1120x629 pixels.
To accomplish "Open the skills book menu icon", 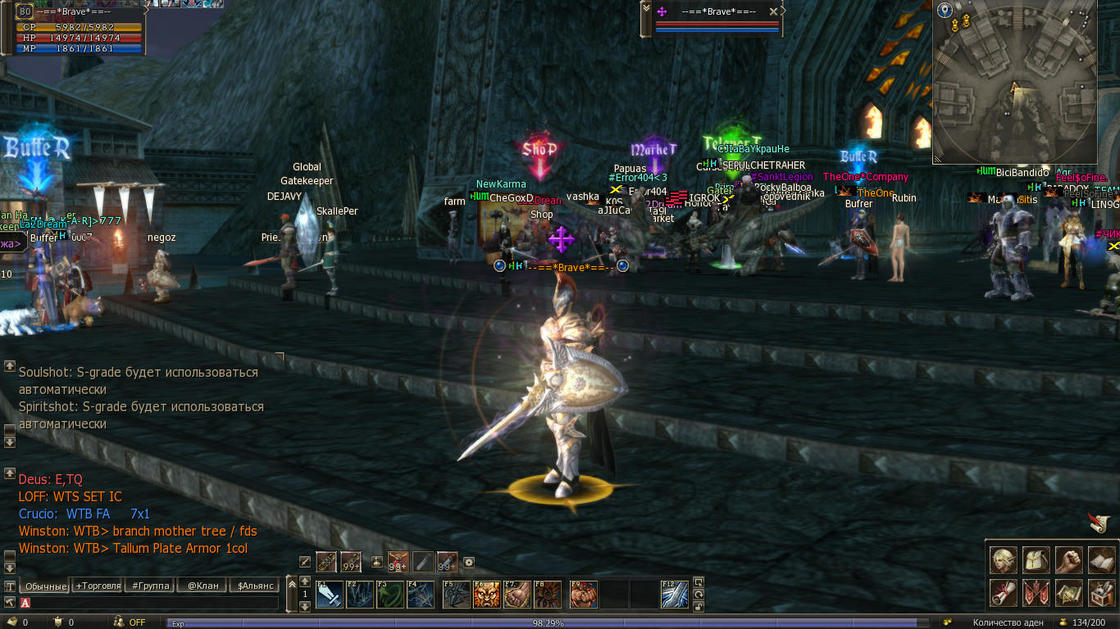I will (x=1101, y=560).
